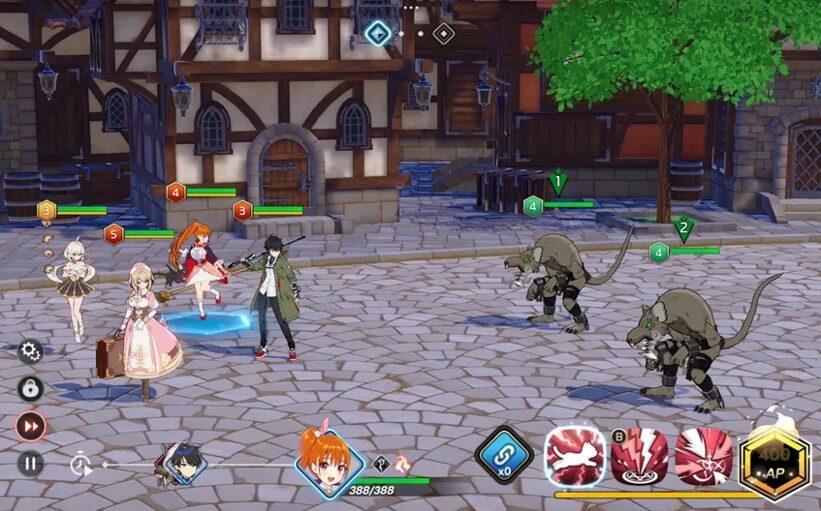Trigger the 400 AP hexagon ultimate

[x=774, y=462]
